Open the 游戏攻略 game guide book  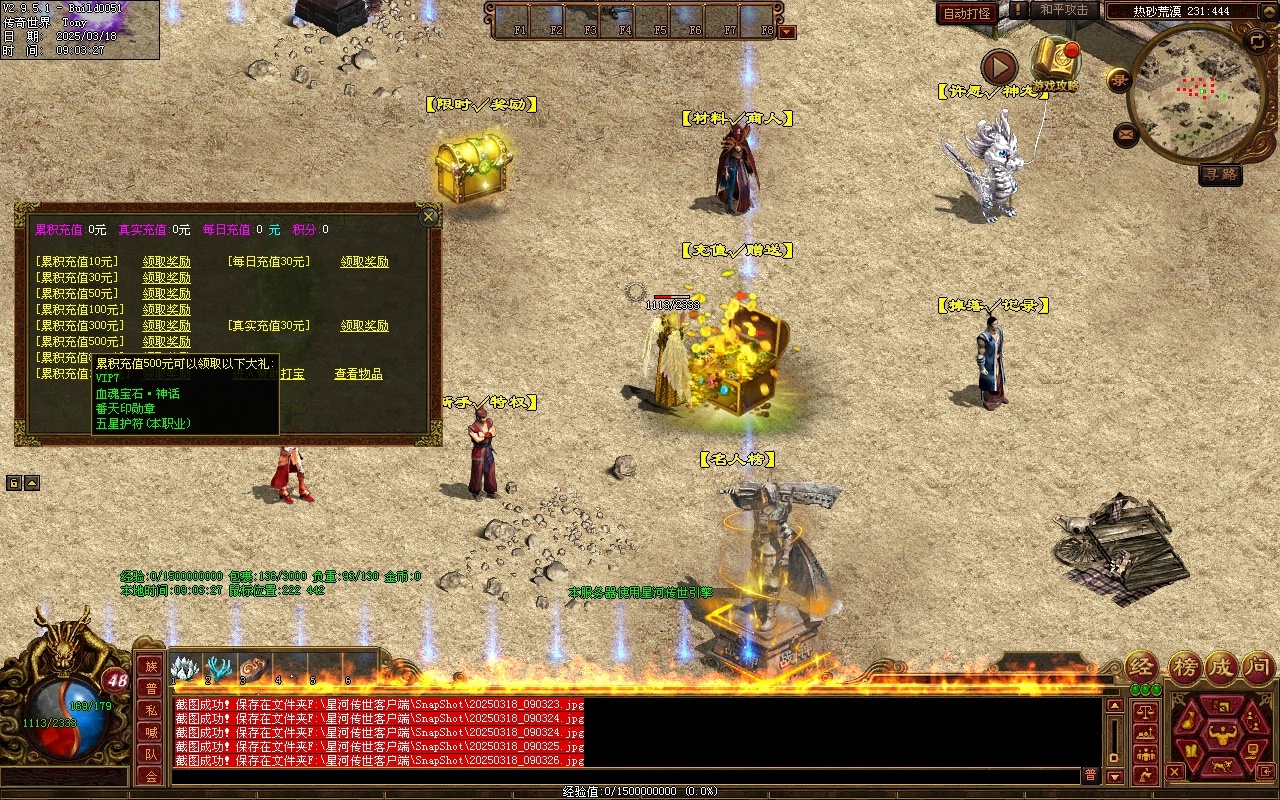[x=1055, y=62]
